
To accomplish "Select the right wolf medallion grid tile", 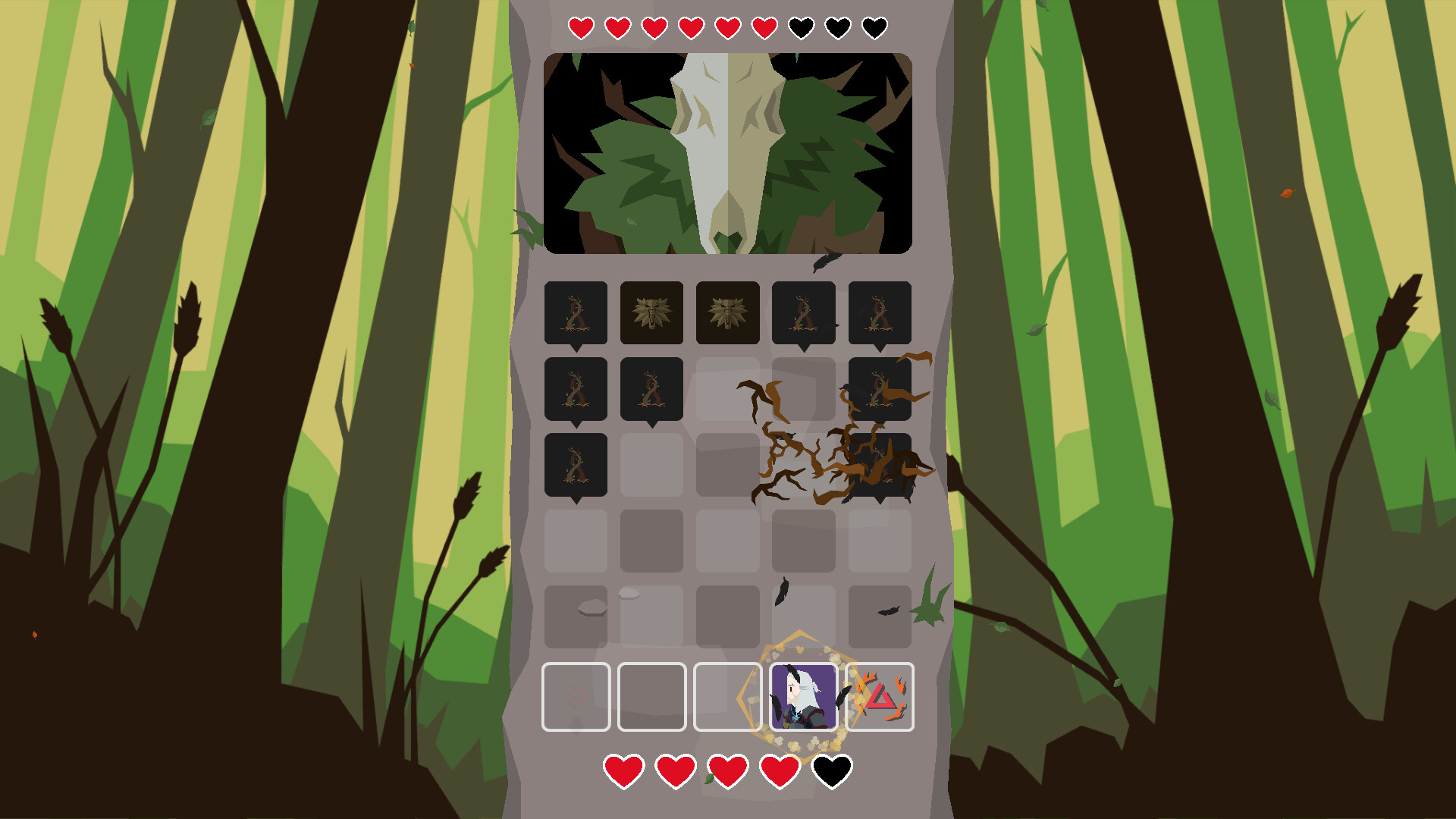I will (x=727, y=312).
